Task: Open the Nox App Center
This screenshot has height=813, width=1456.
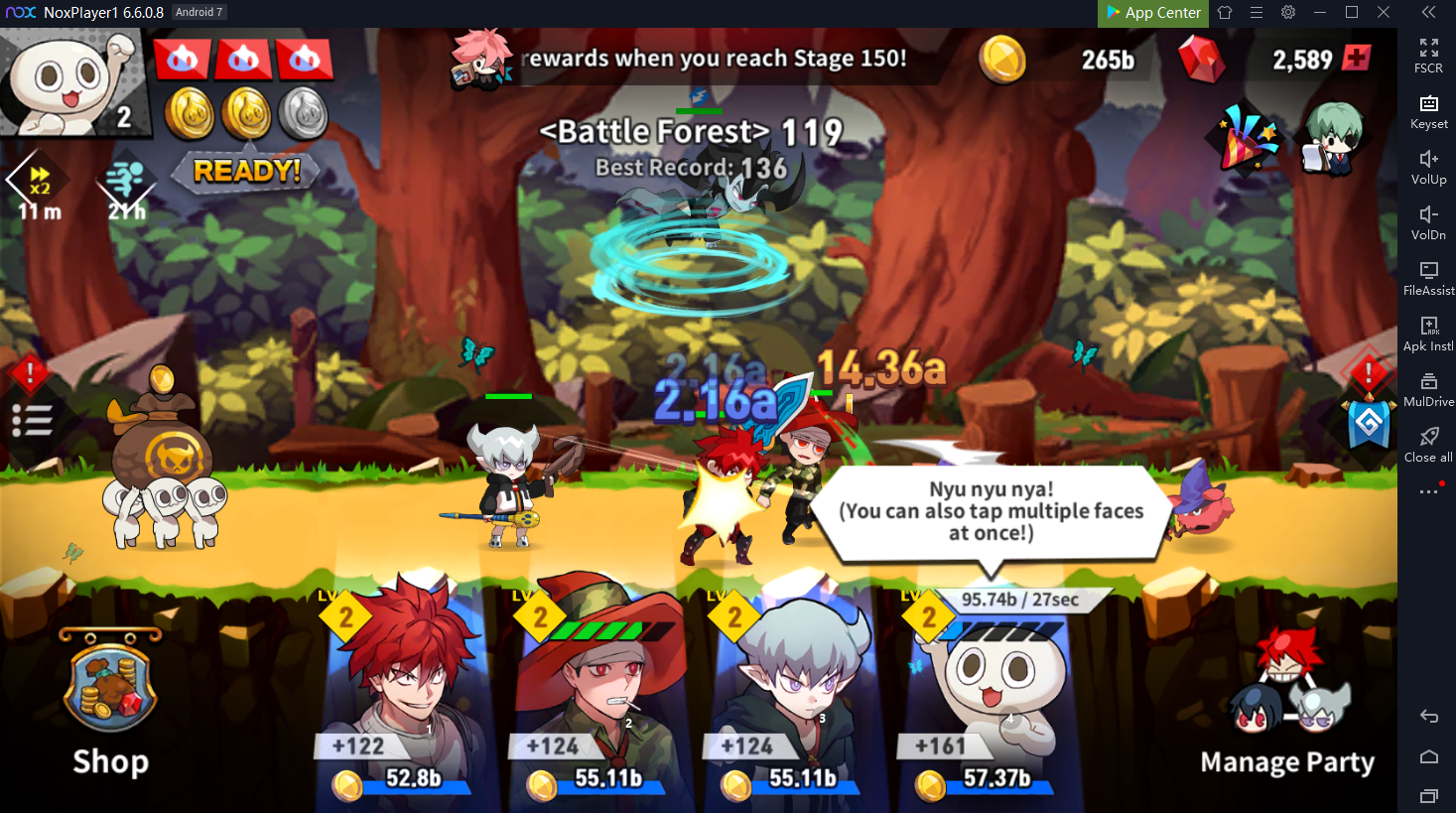Action: (x=1152, y=13)
